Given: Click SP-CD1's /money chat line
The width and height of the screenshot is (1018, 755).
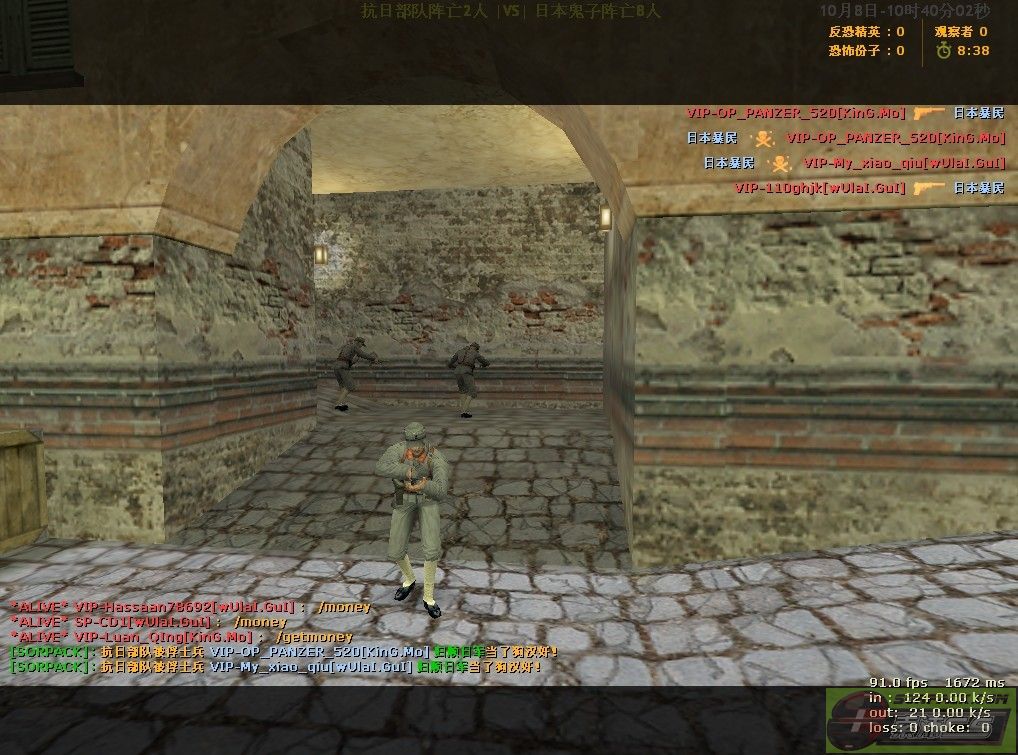Looking at the screenshot, I should click(148, 622).
